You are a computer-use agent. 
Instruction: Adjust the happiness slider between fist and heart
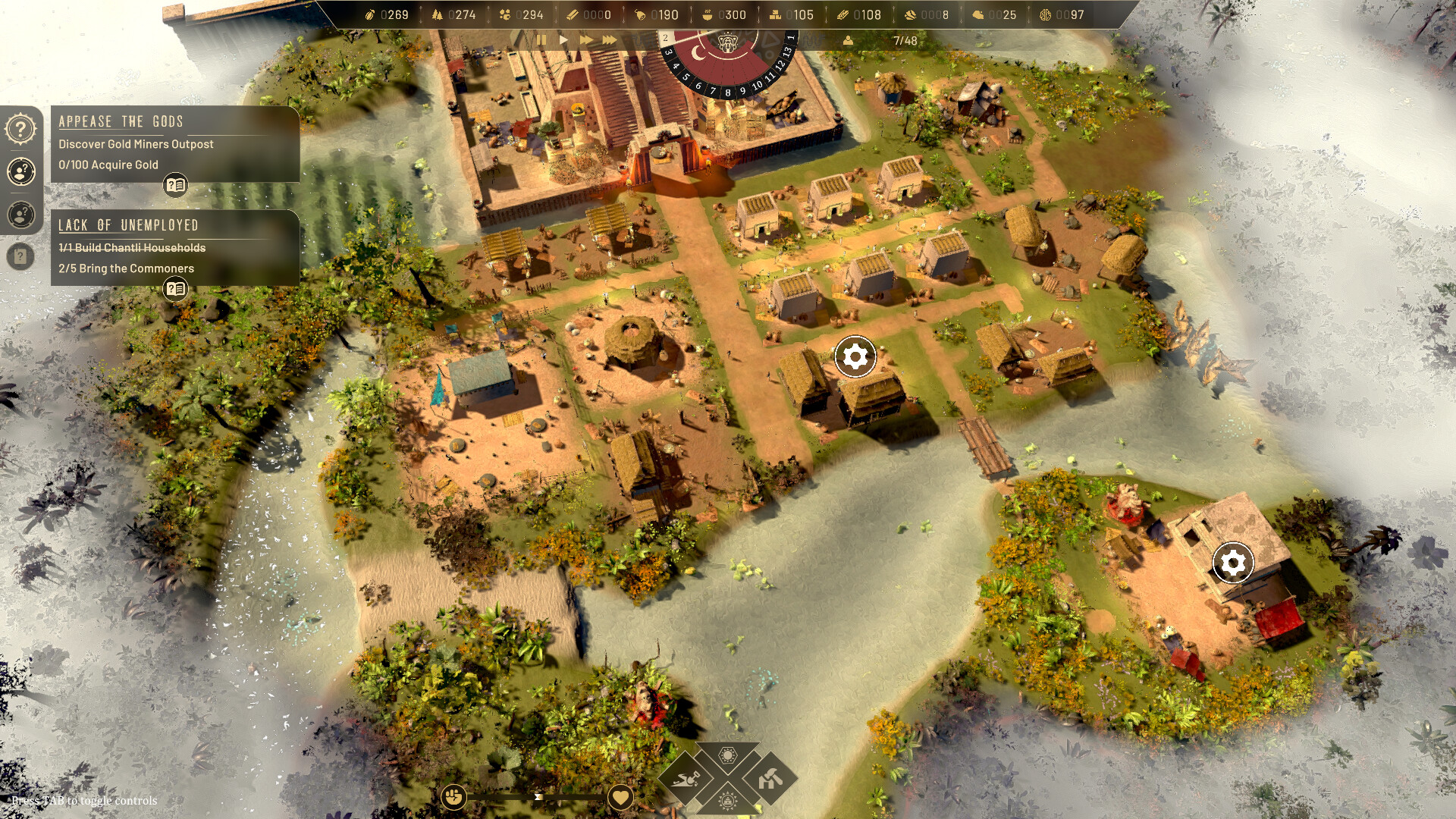538,796
